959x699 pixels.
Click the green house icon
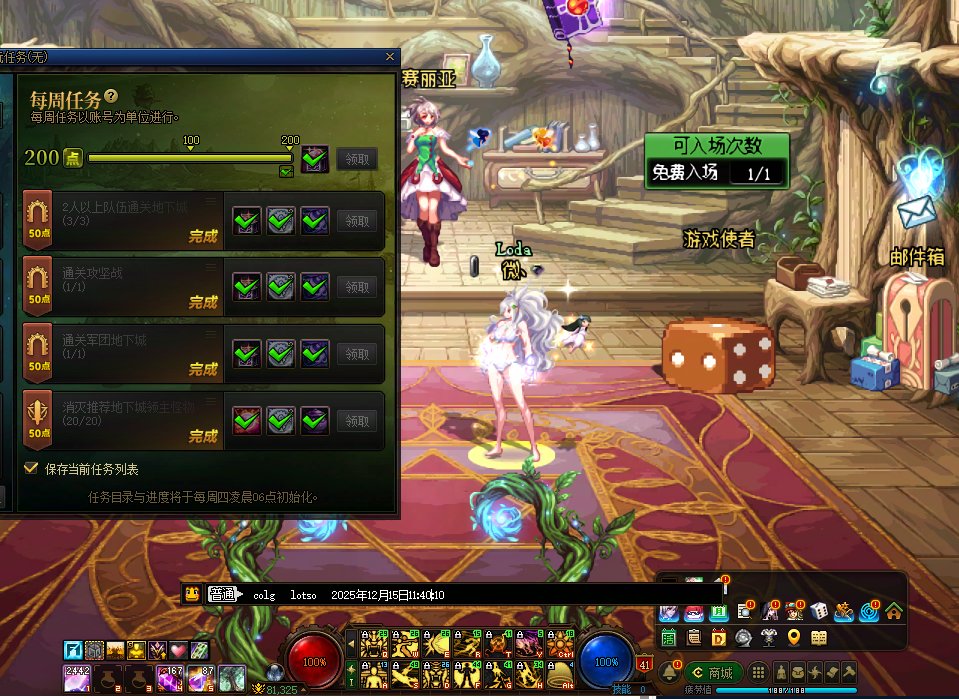[894, 610]
